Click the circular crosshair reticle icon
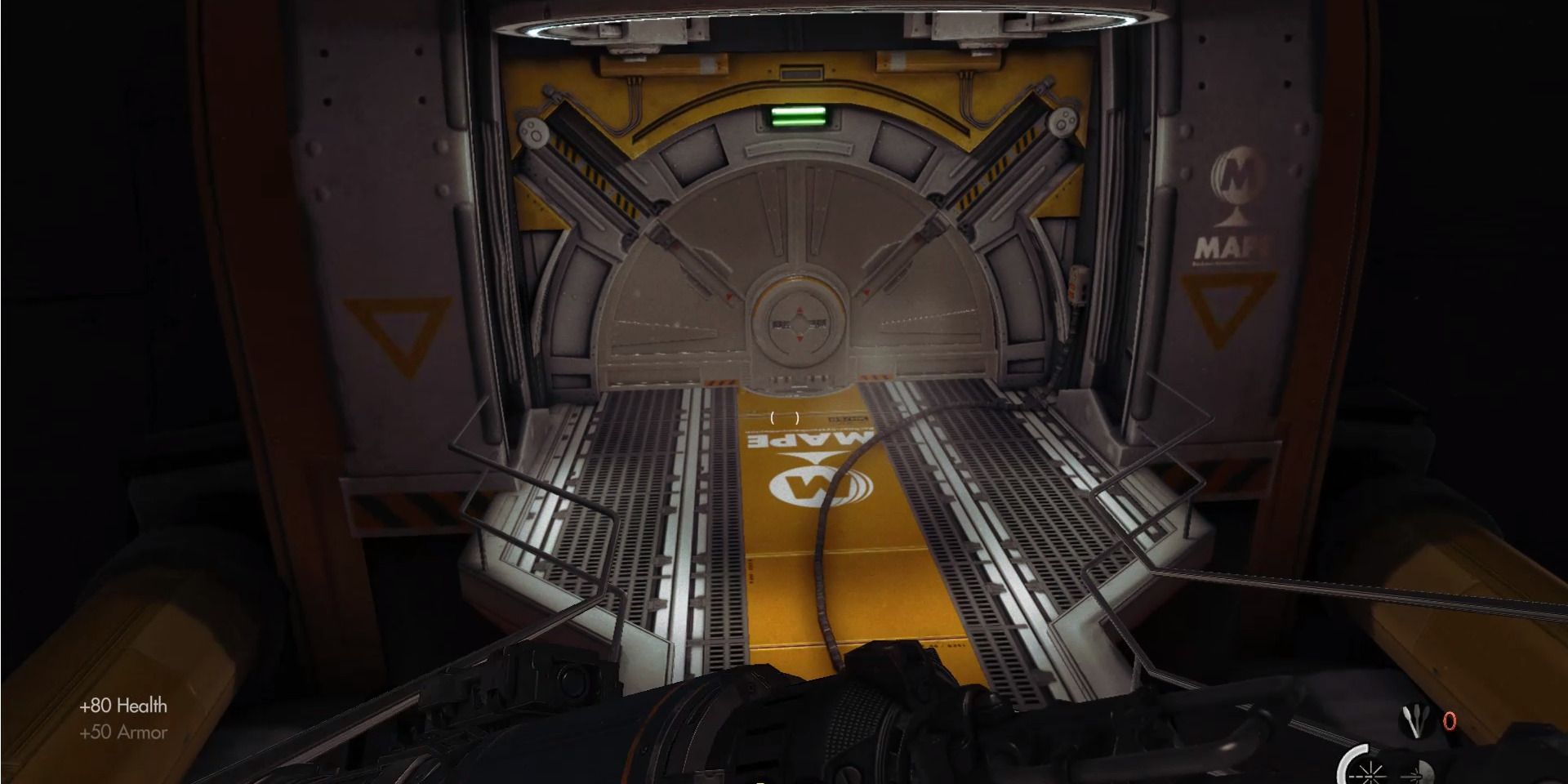 coord(1370,776)
